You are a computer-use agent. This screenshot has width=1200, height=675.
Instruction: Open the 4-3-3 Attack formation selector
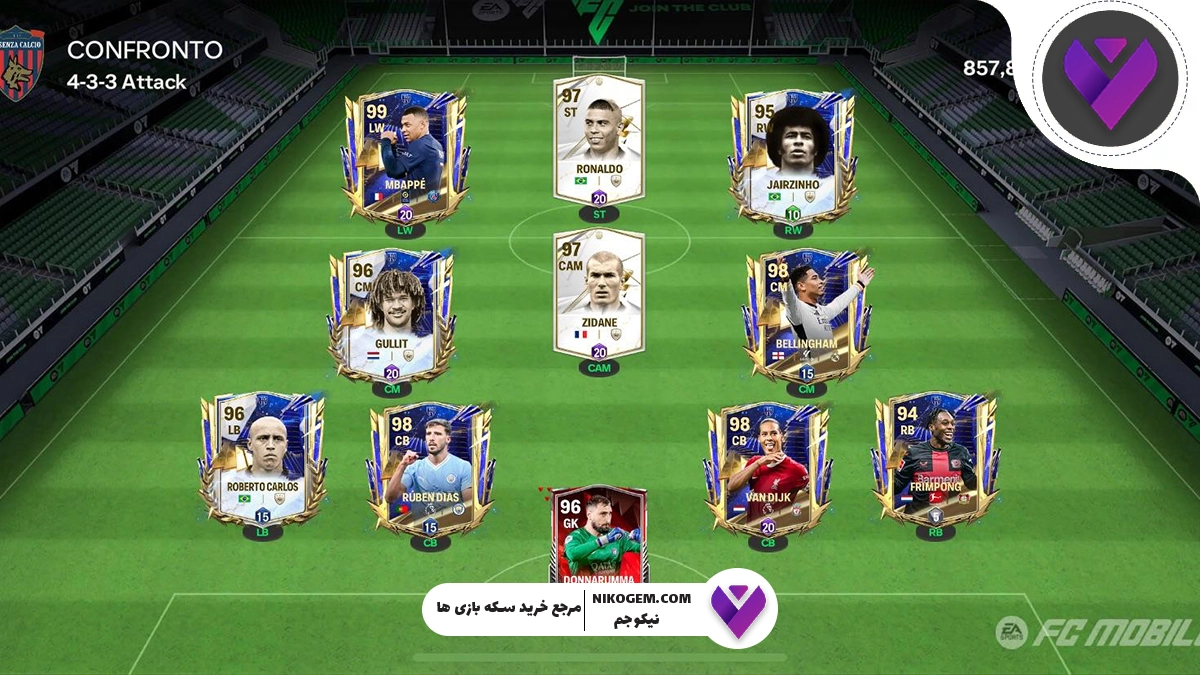point(127,83)
